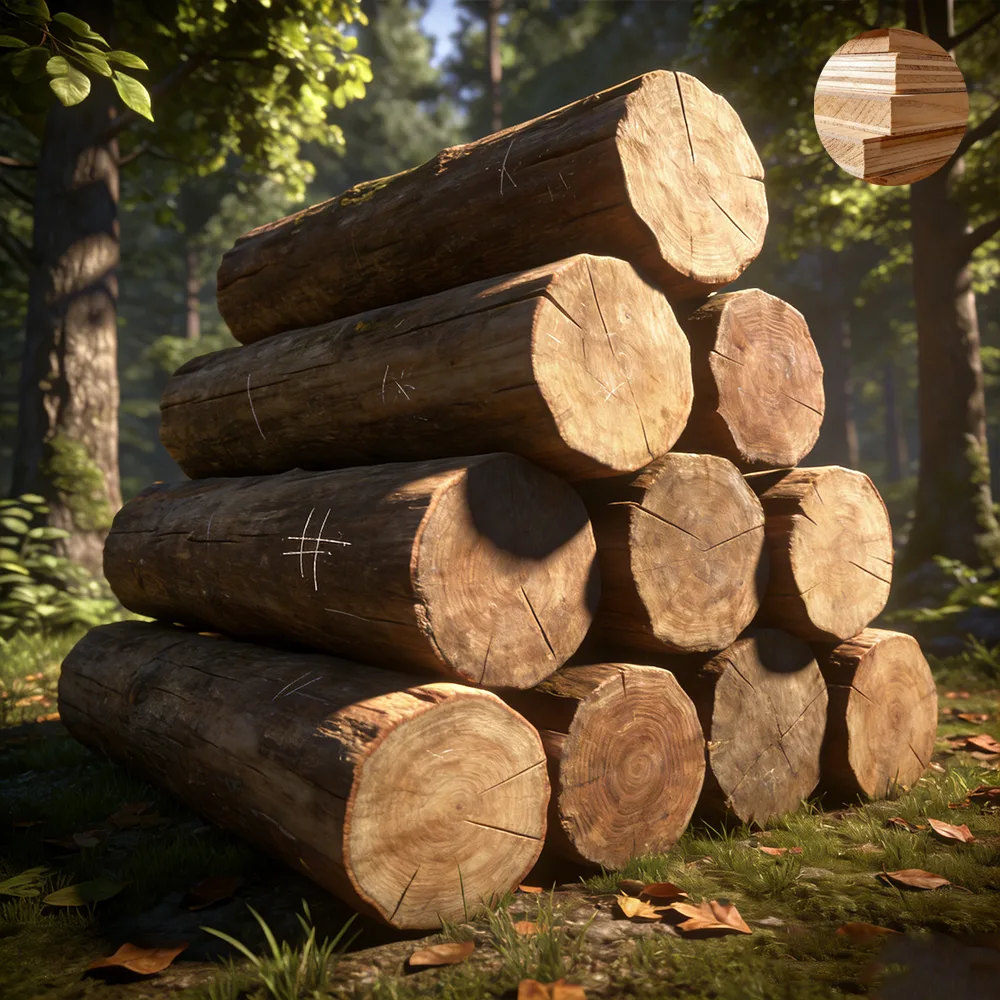Click the circular plywood thumbnail
This screenshot has height=1000, width=1000.
[x=891, y=106]
